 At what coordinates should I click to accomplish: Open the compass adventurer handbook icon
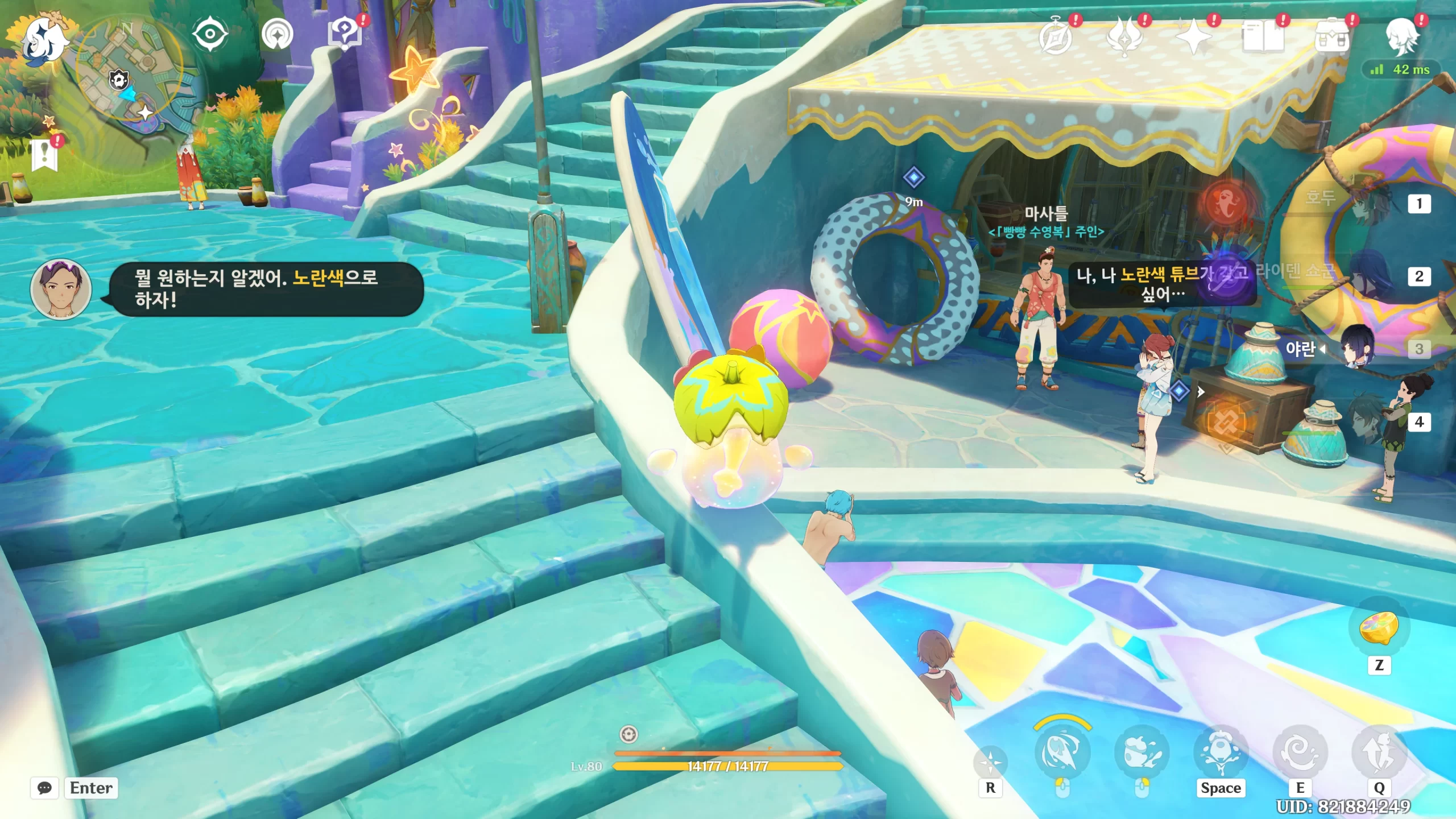[1056, 38]
